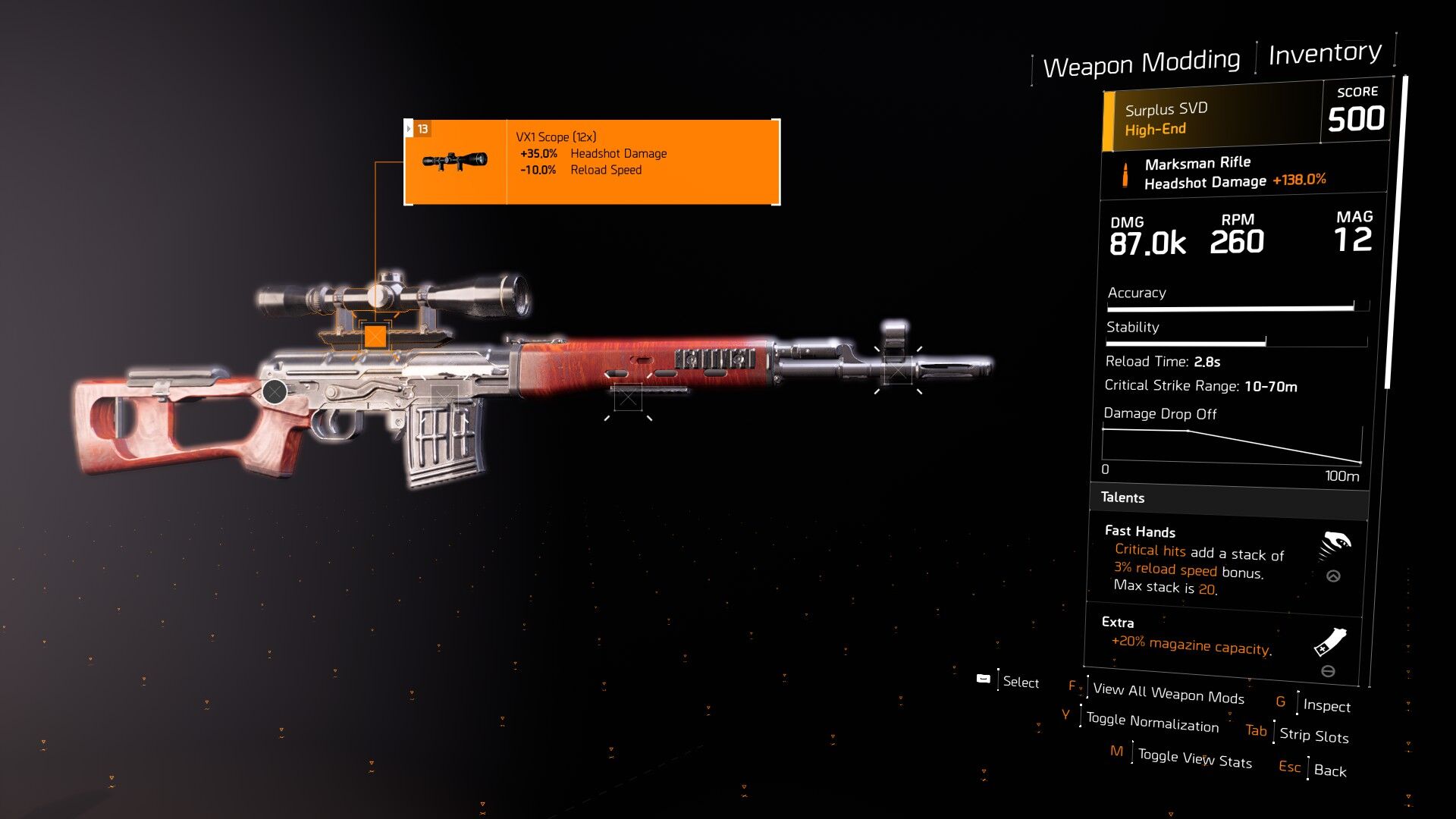
Task: Open the Weapon Modding tab
Action: [x=1141, y=63]
